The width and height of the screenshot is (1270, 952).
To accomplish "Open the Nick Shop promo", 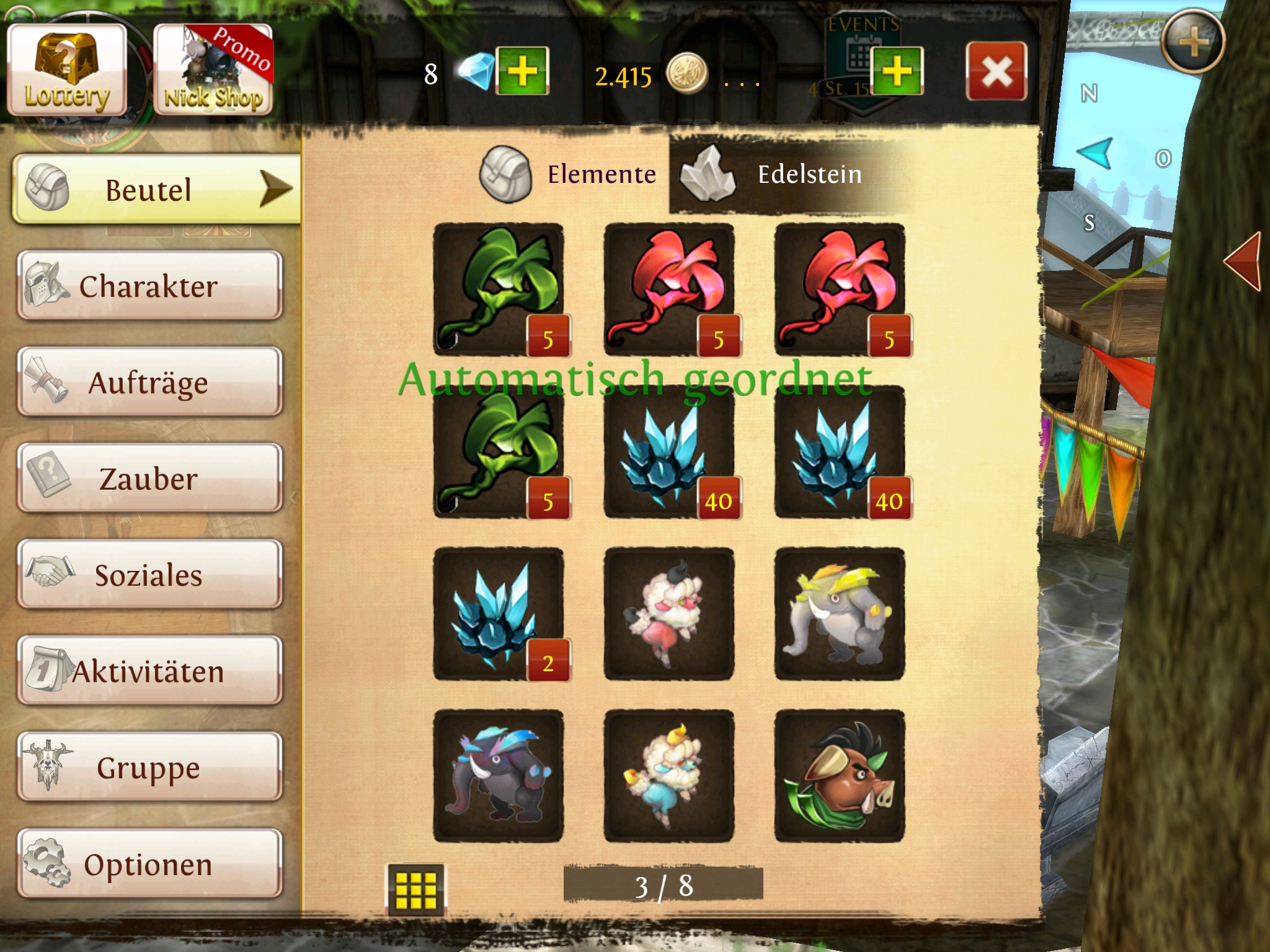I will [213, 71].
